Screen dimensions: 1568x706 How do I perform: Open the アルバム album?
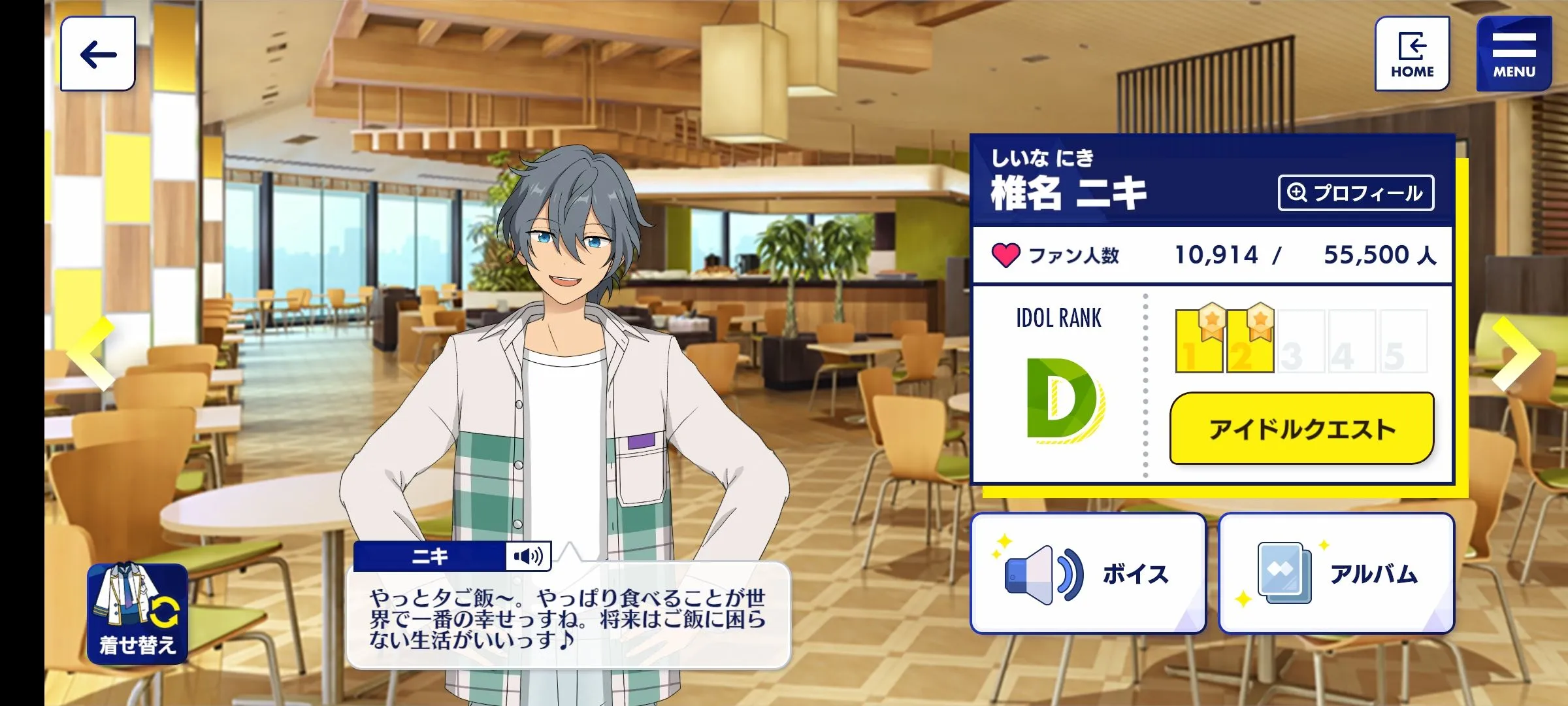point(1336,573)
